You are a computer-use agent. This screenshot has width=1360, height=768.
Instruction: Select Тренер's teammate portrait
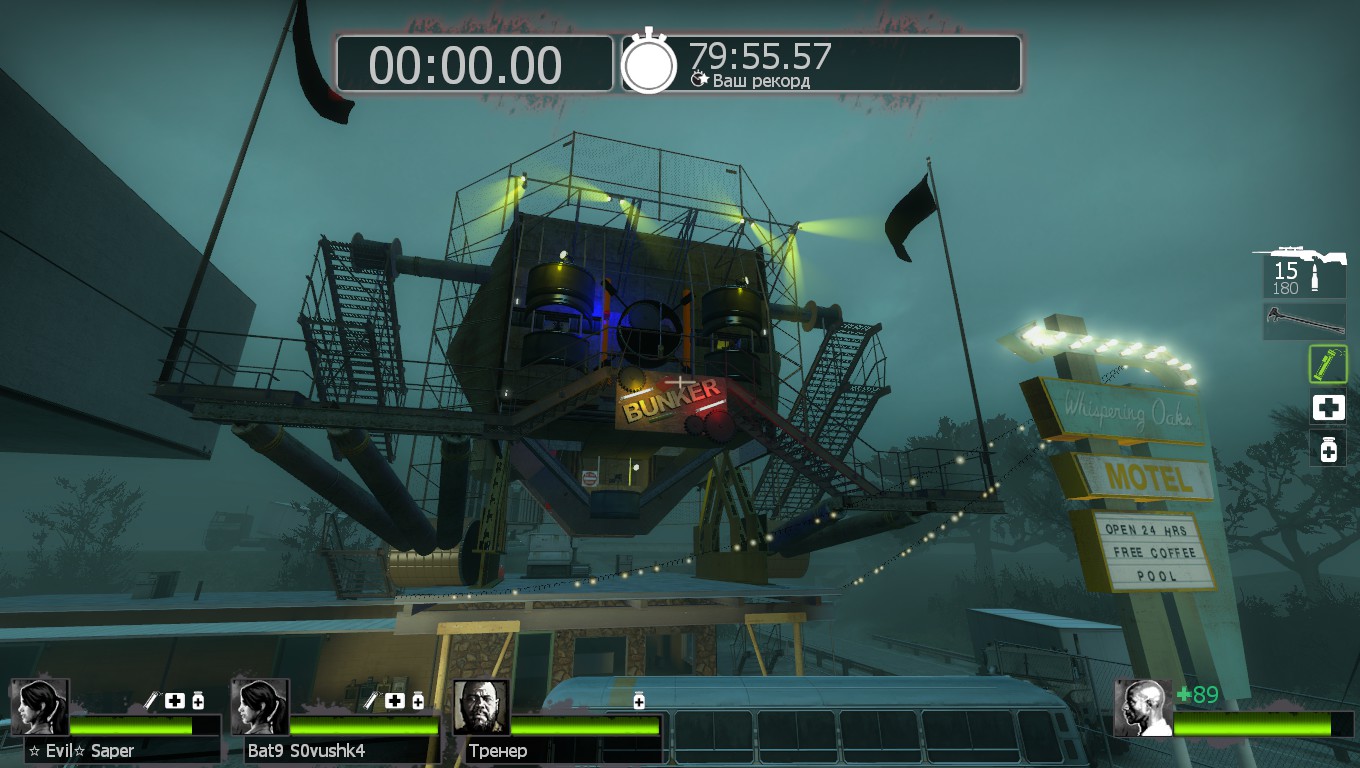point(481,707)
